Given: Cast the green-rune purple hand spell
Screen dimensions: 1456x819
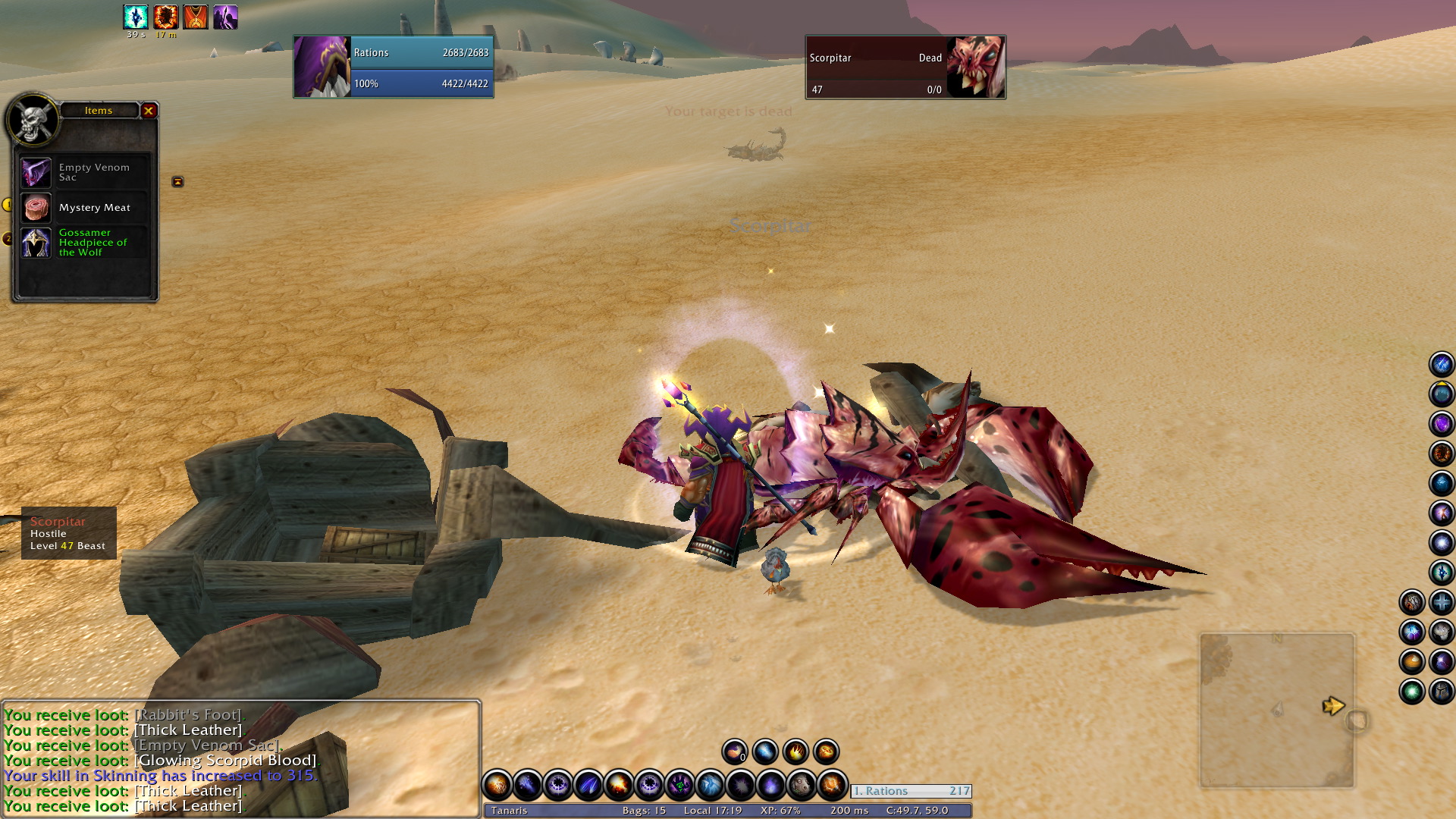Looking at the screenshot, I should click(x=679, y=786).
